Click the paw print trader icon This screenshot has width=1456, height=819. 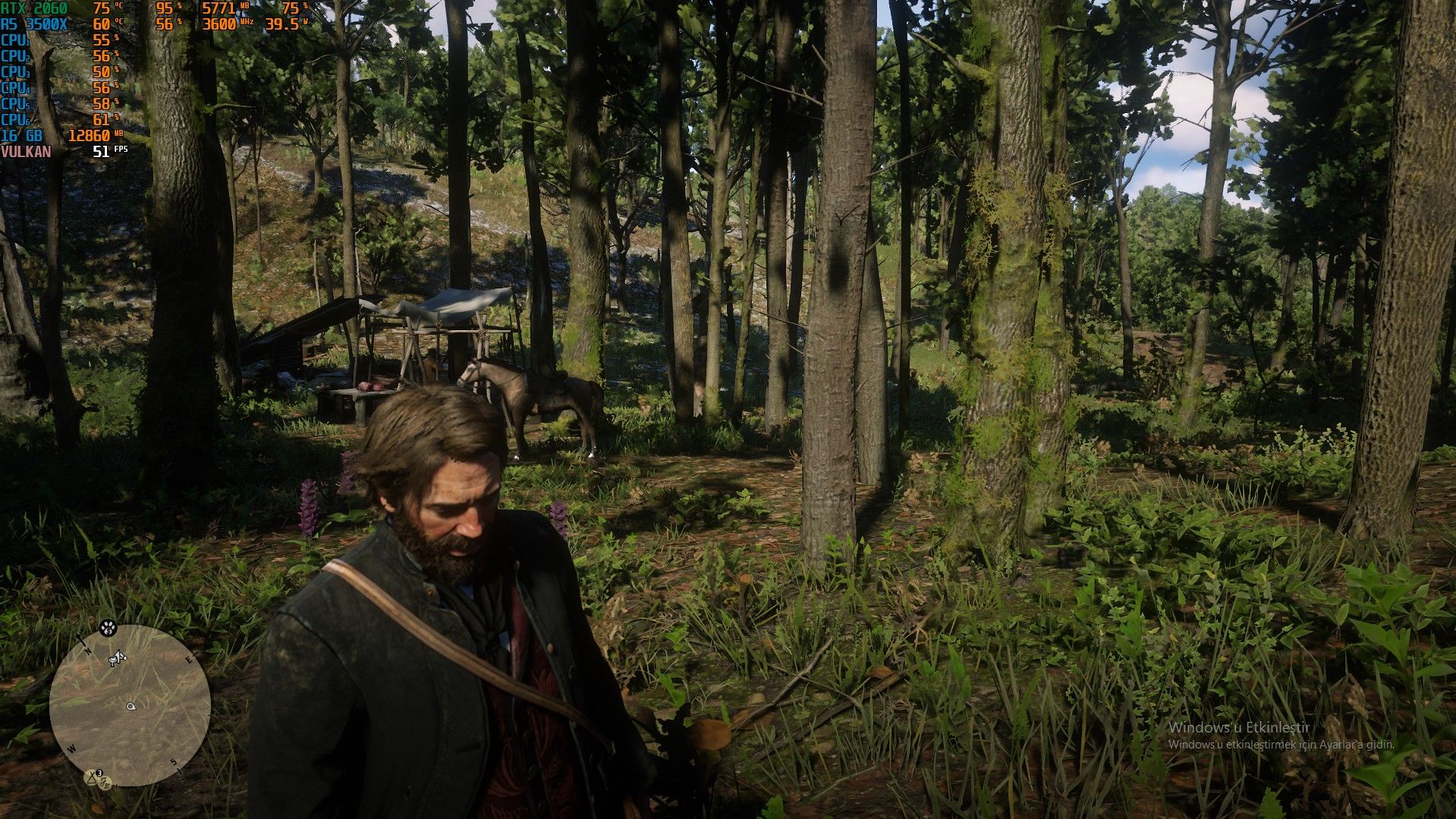click(106, 628)
